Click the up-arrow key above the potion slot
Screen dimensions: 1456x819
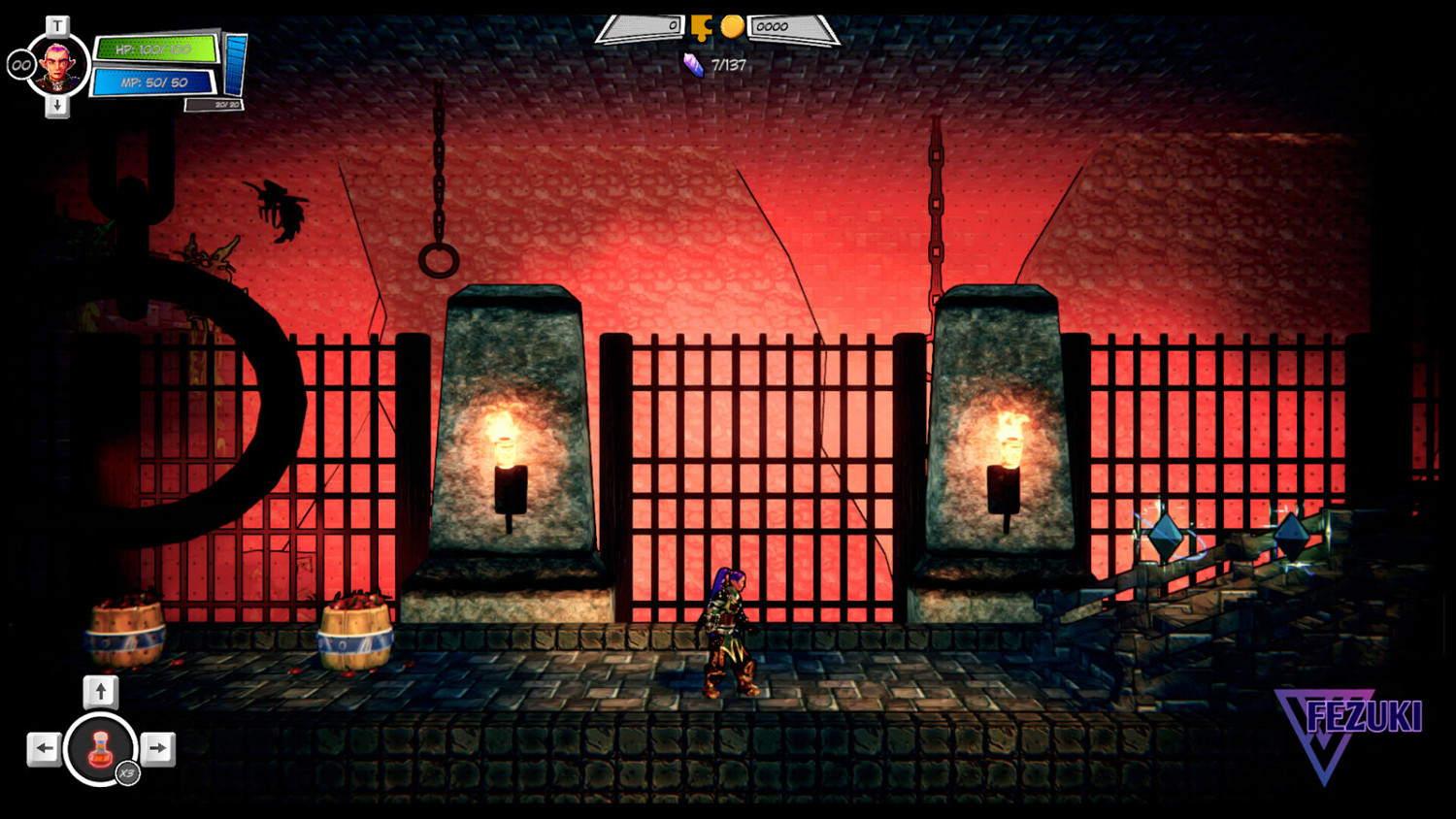click(100, 692)
